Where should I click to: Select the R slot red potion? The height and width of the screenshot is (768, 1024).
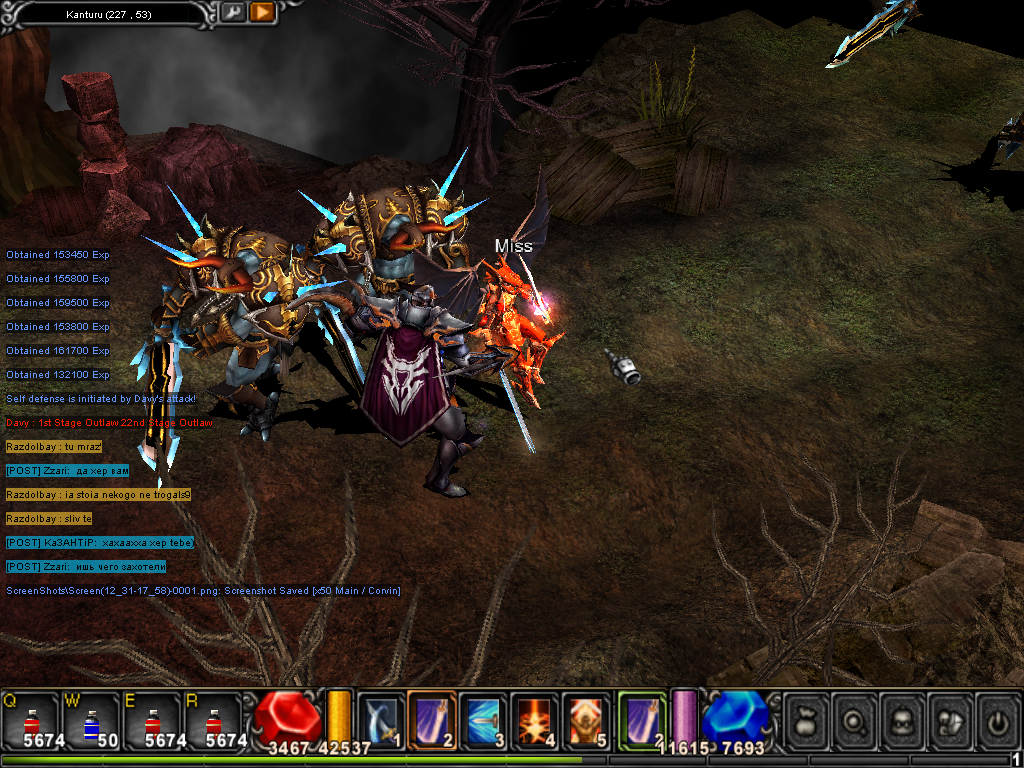pyautogui.click(x=215, y=720)
